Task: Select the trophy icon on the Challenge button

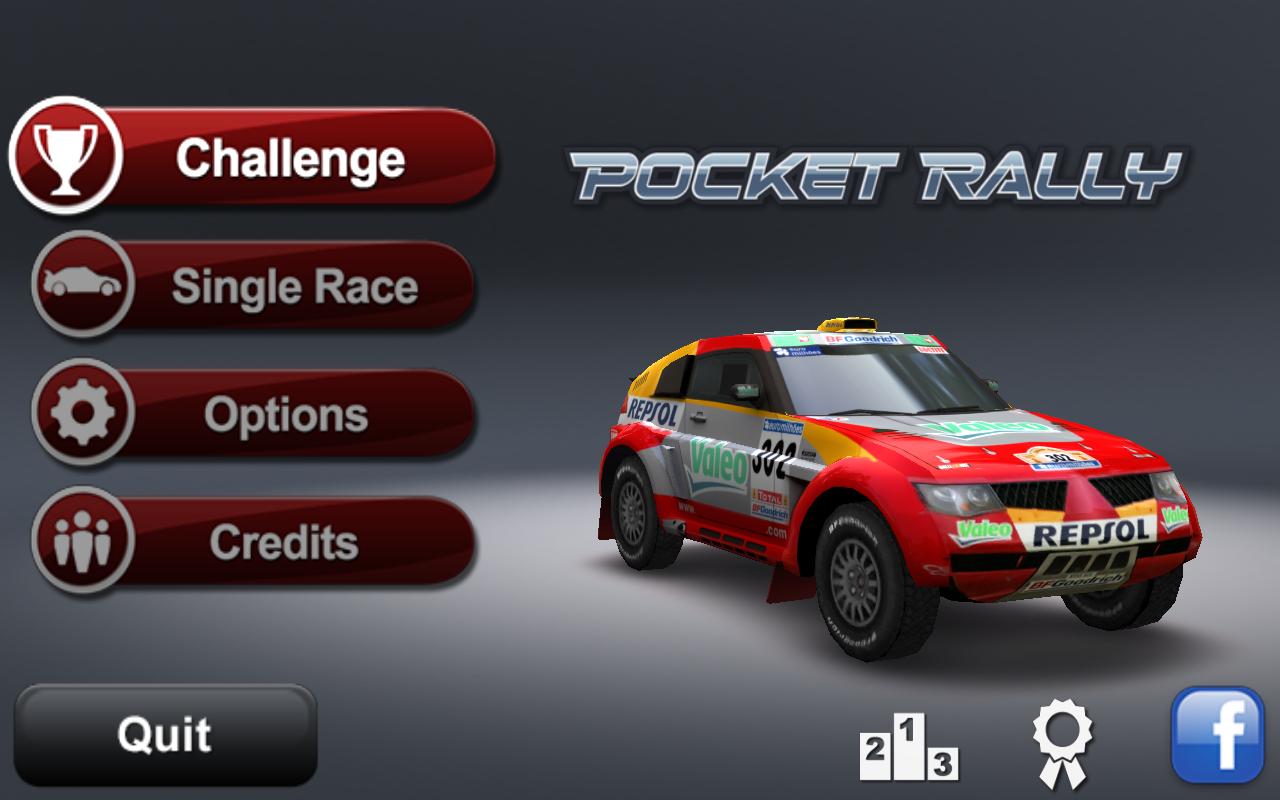Action: click(66, 158)
